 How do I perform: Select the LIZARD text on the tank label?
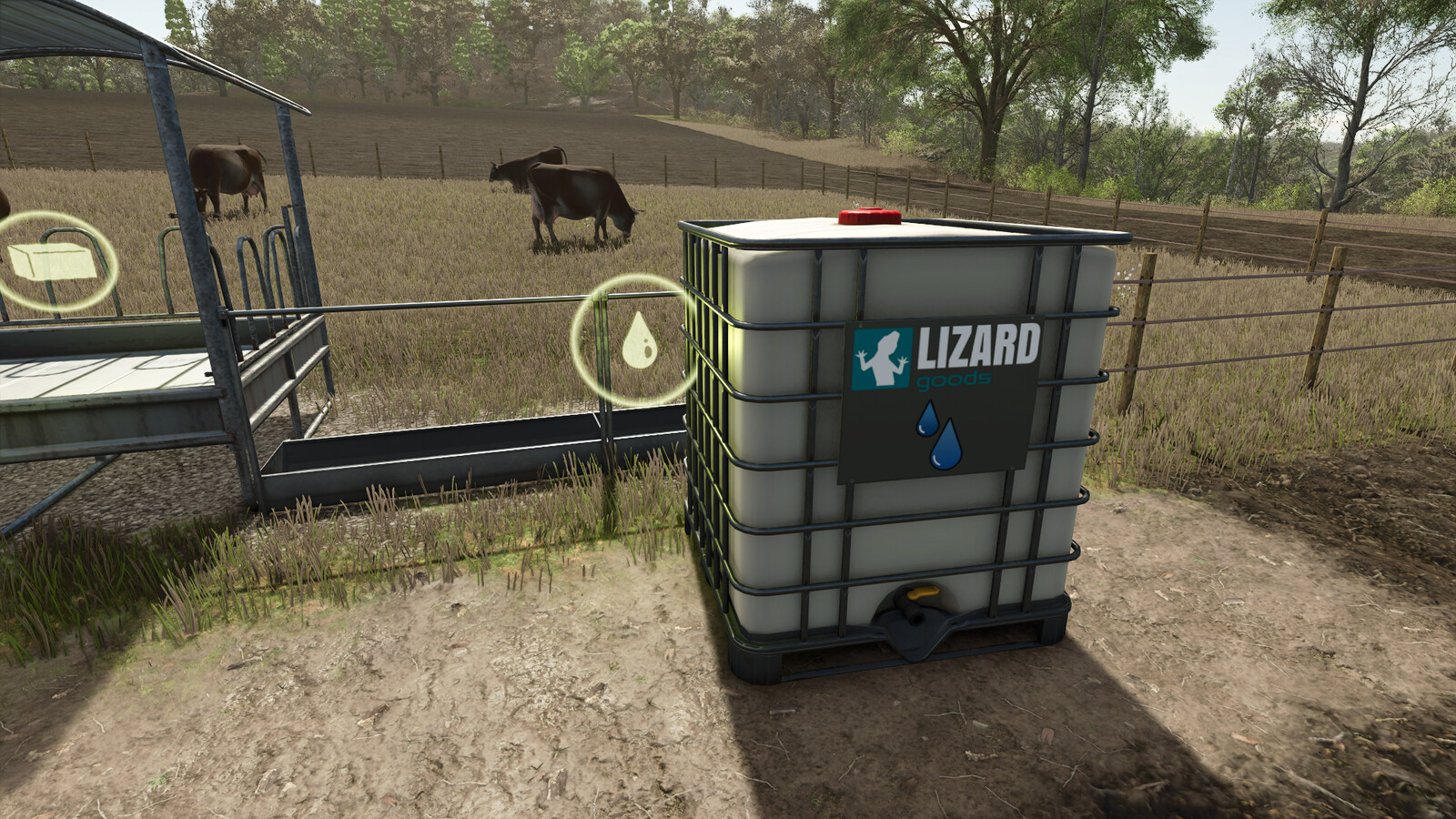tap(981, 343)
